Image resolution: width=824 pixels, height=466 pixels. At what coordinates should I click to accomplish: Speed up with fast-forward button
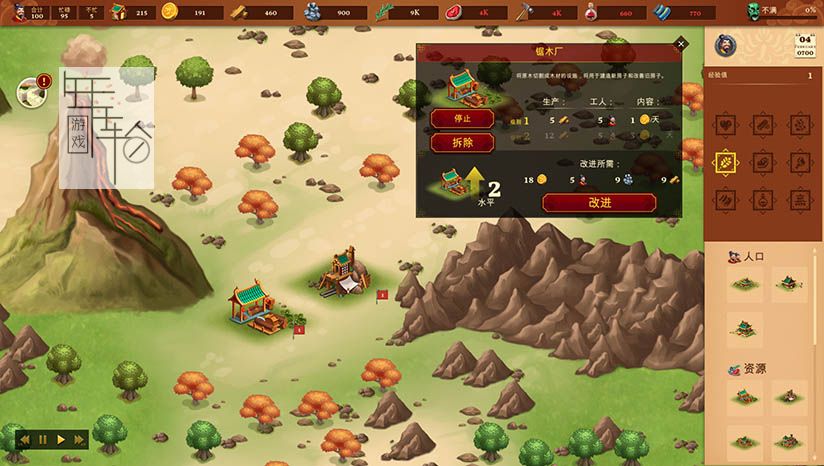click(79, 439)
